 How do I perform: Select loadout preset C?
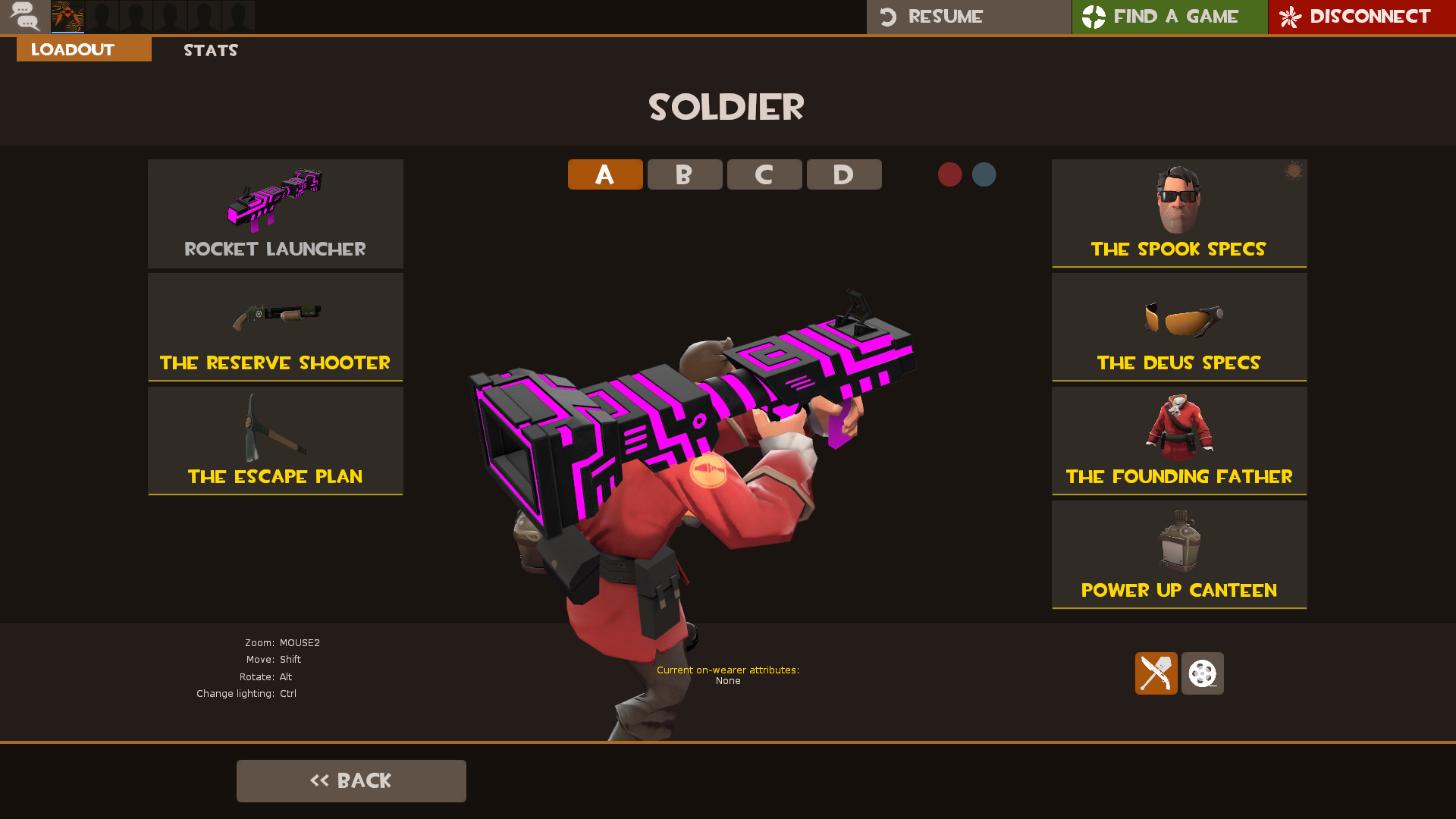click(x=764, y=174)
